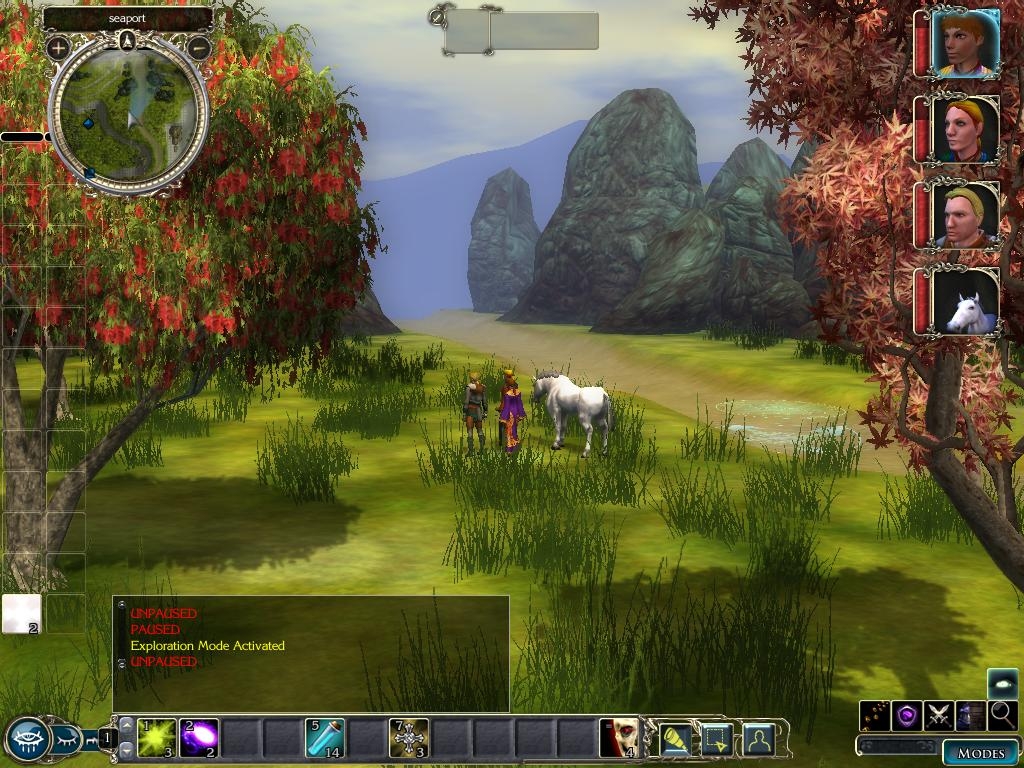Use the green starburst spell in slot 1

157,738
